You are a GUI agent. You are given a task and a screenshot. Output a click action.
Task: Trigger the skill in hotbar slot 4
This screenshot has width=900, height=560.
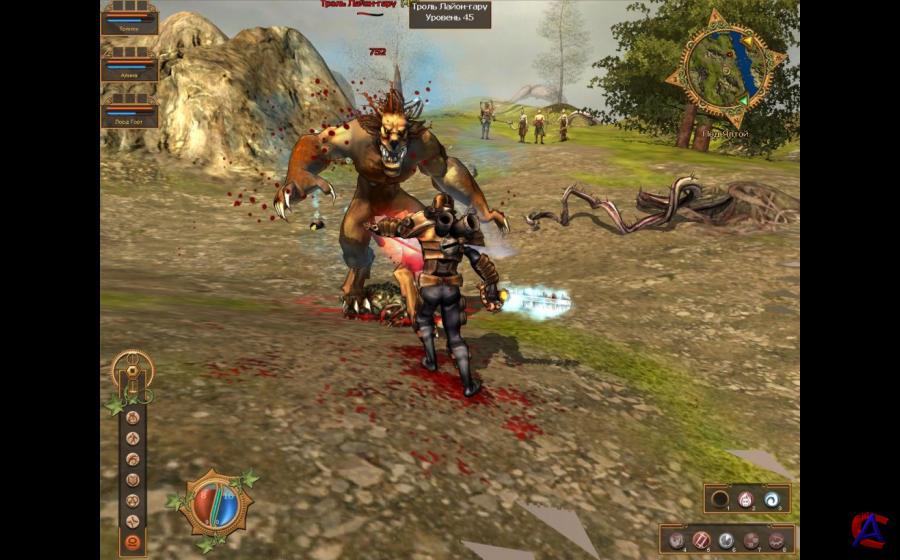tap(676, 540)
